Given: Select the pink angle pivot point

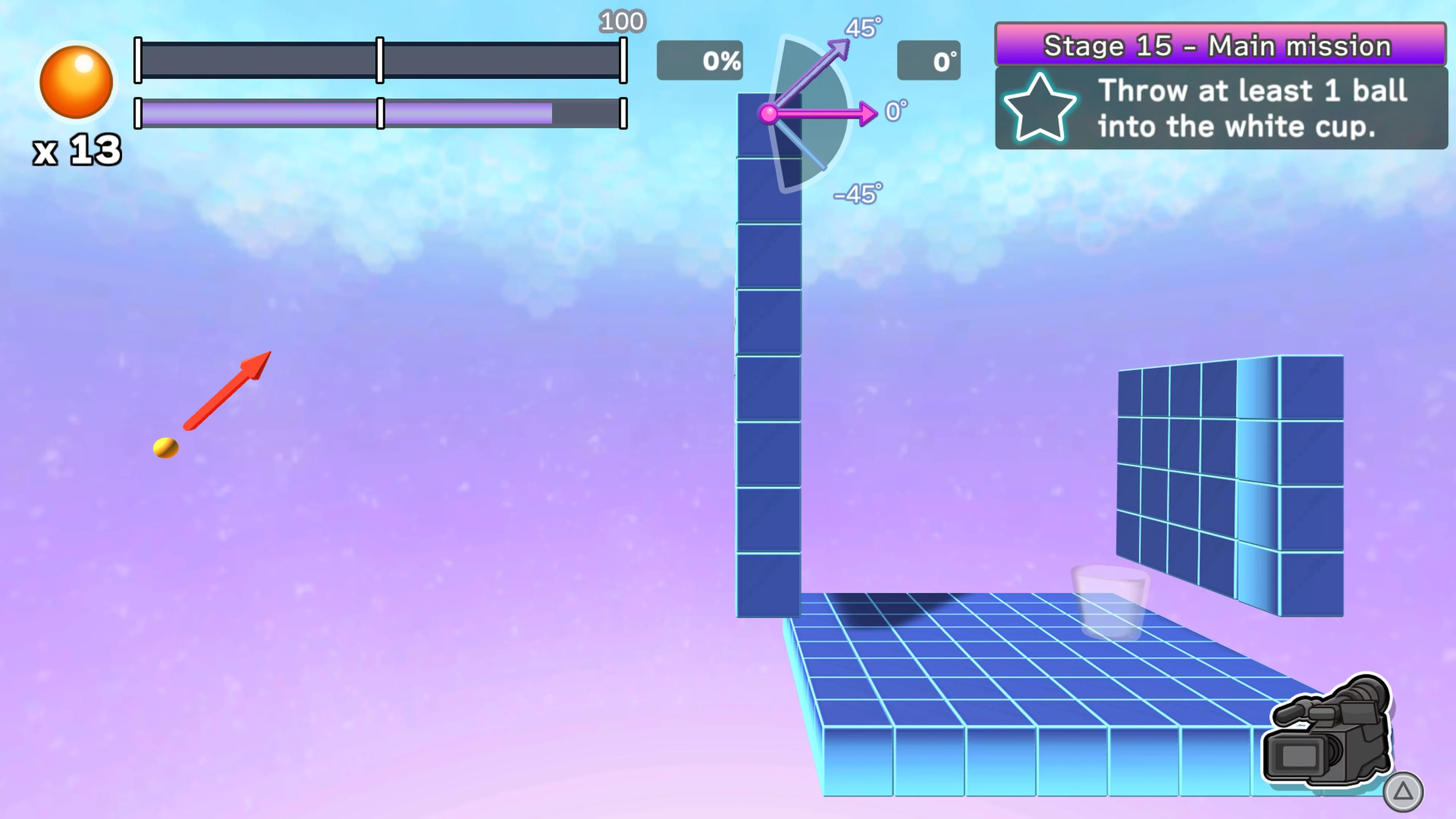Looking at the screenshot, I should [769, 114].
